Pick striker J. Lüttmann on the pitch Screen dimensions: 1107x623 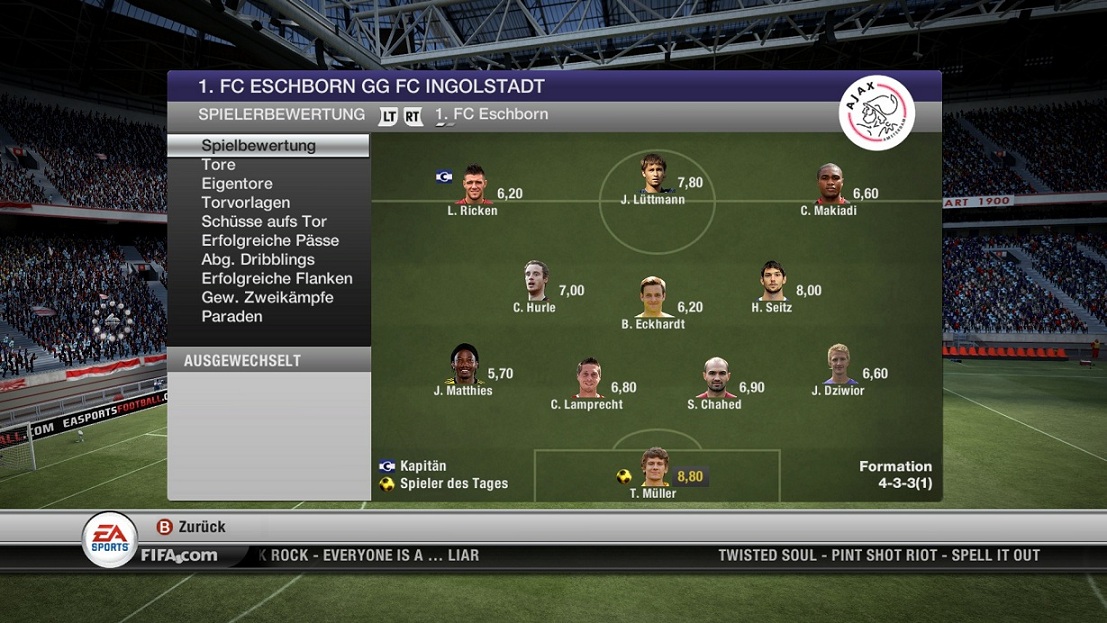[x=653, y=174]
